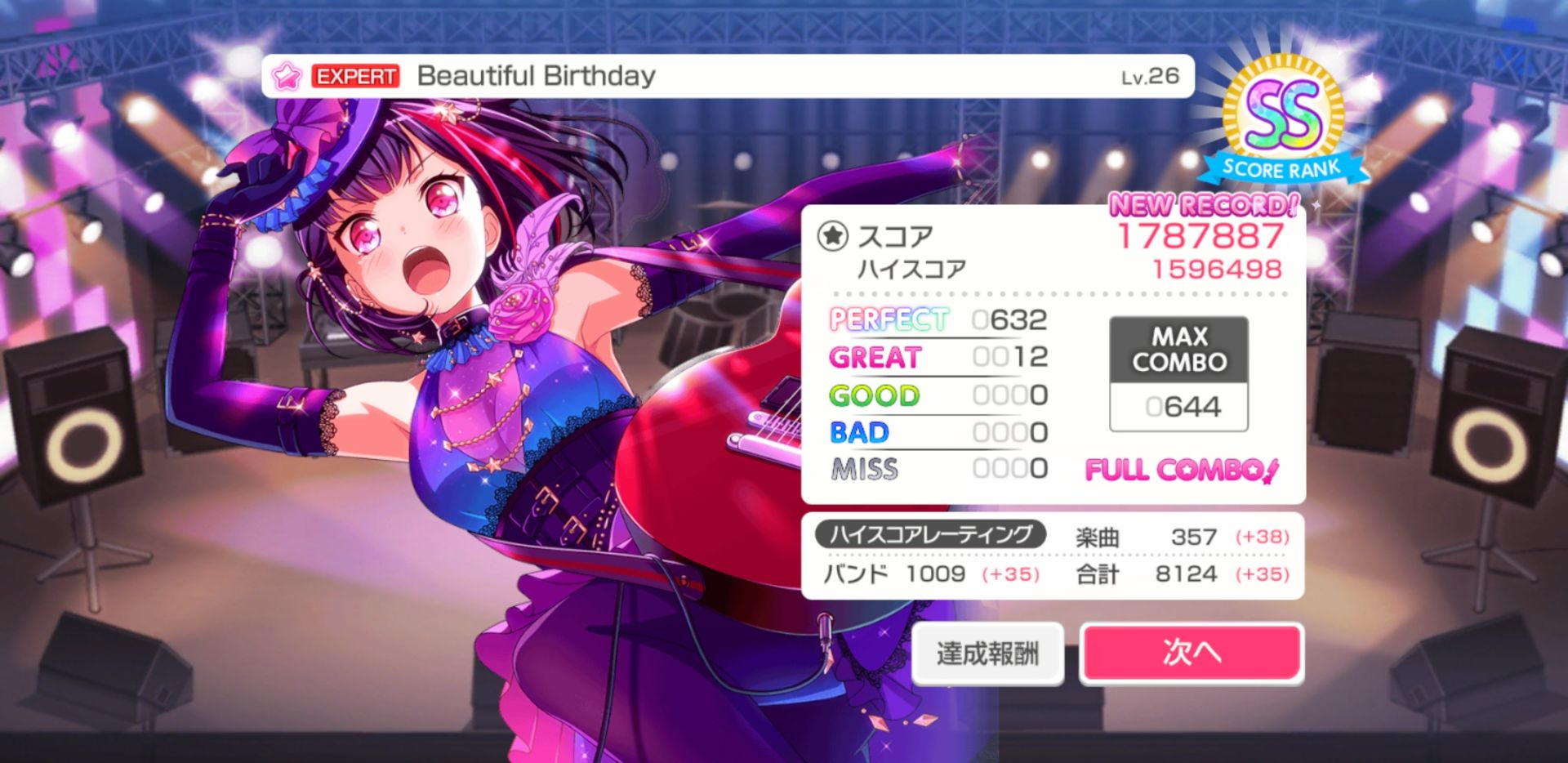Open the 達成報酬 achievement rewards
This screenshot has height=763, width=1568.
click(x=987, y=654)
